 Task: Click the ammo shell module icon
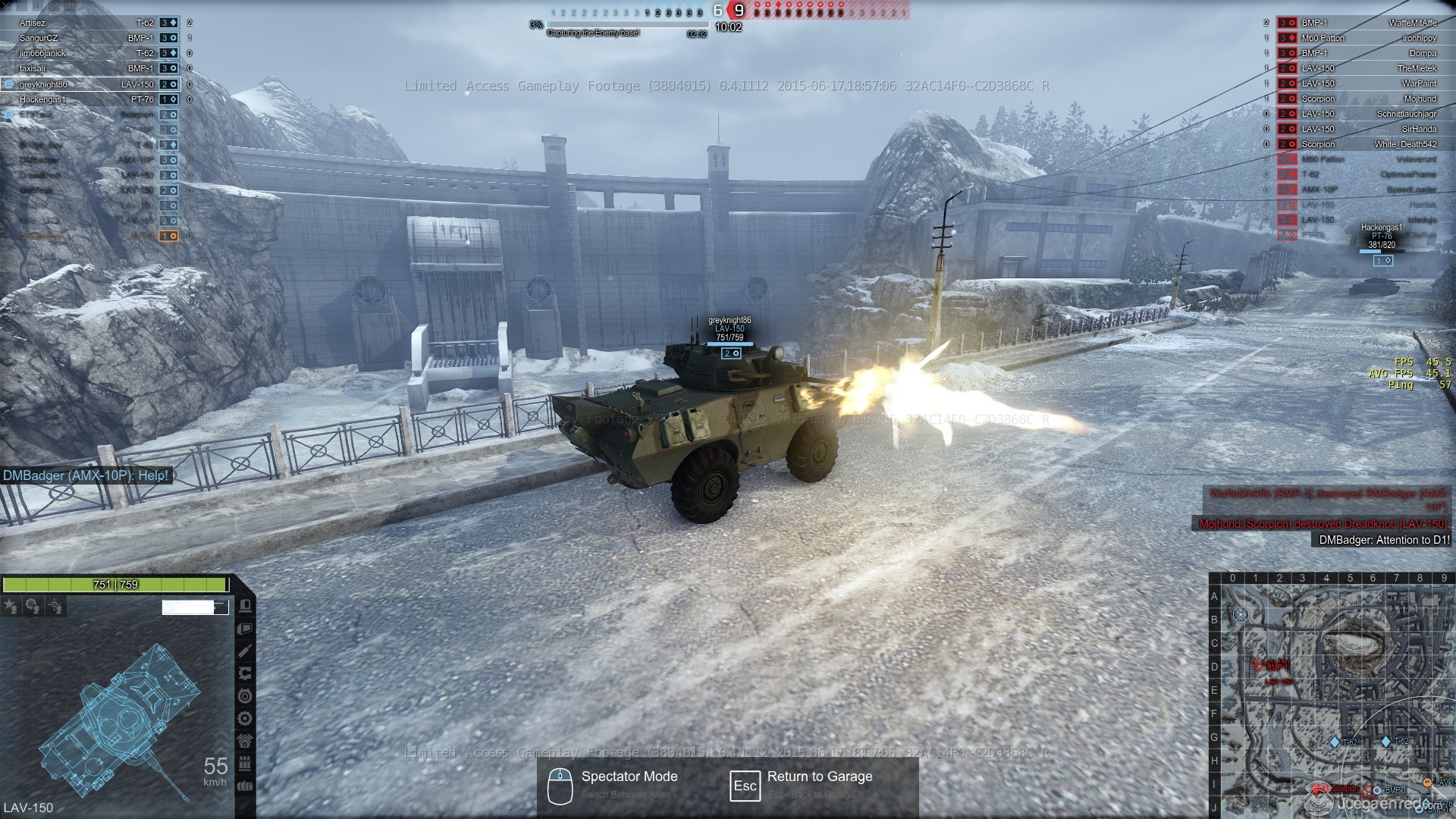click(x=245, y=651)
